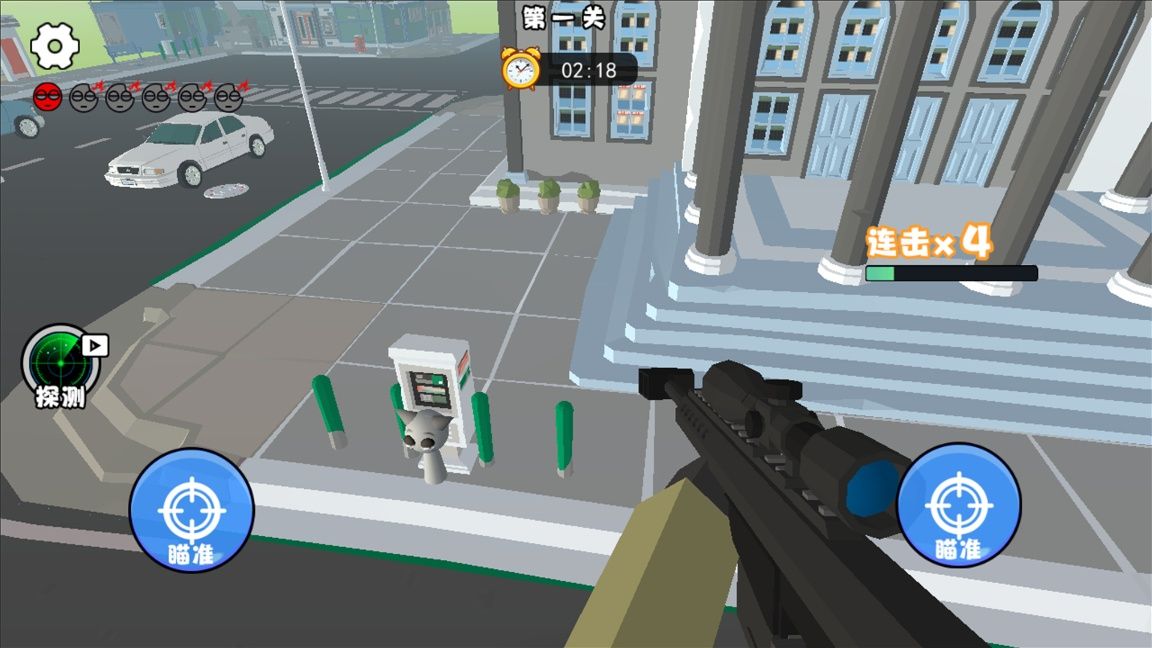Viewport: 1152px width, 648px height.
Task: Tap the left 瞄准 aim button
Action: pos(191,511)
